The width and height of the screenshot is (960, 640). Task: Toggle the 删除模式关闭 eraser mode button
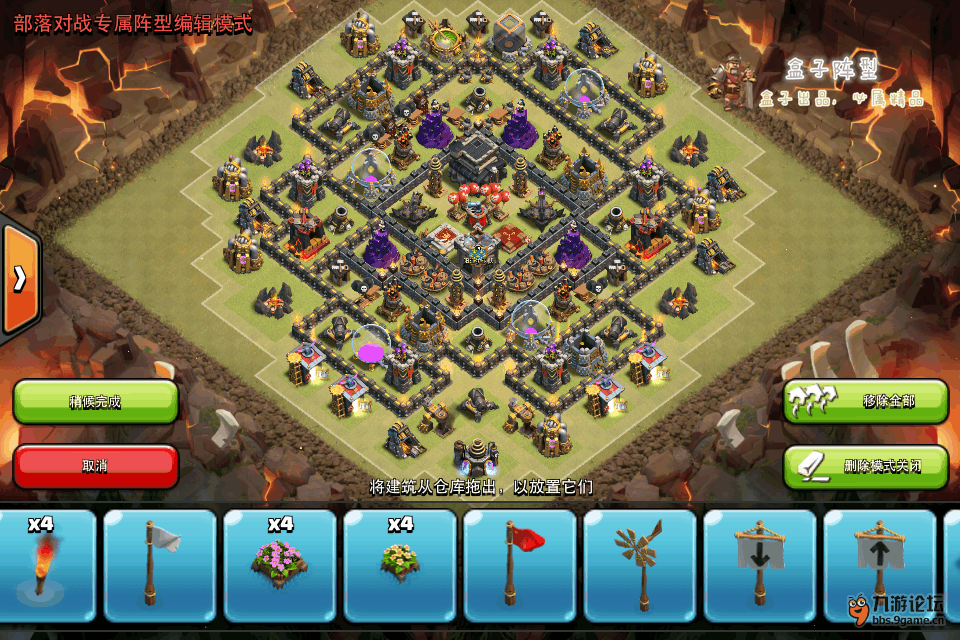pyautogui.click(x=865, y=466)
